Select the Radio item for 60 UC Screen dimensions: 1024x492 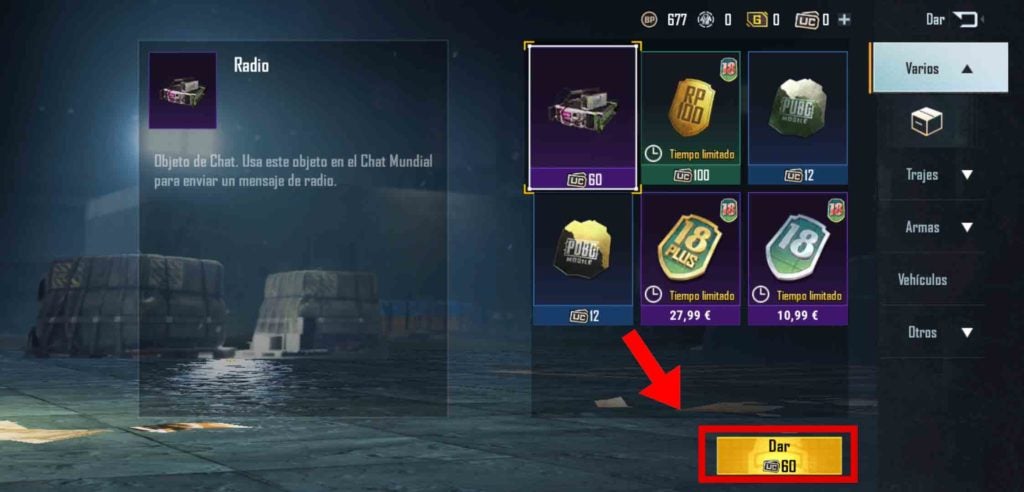583,114
